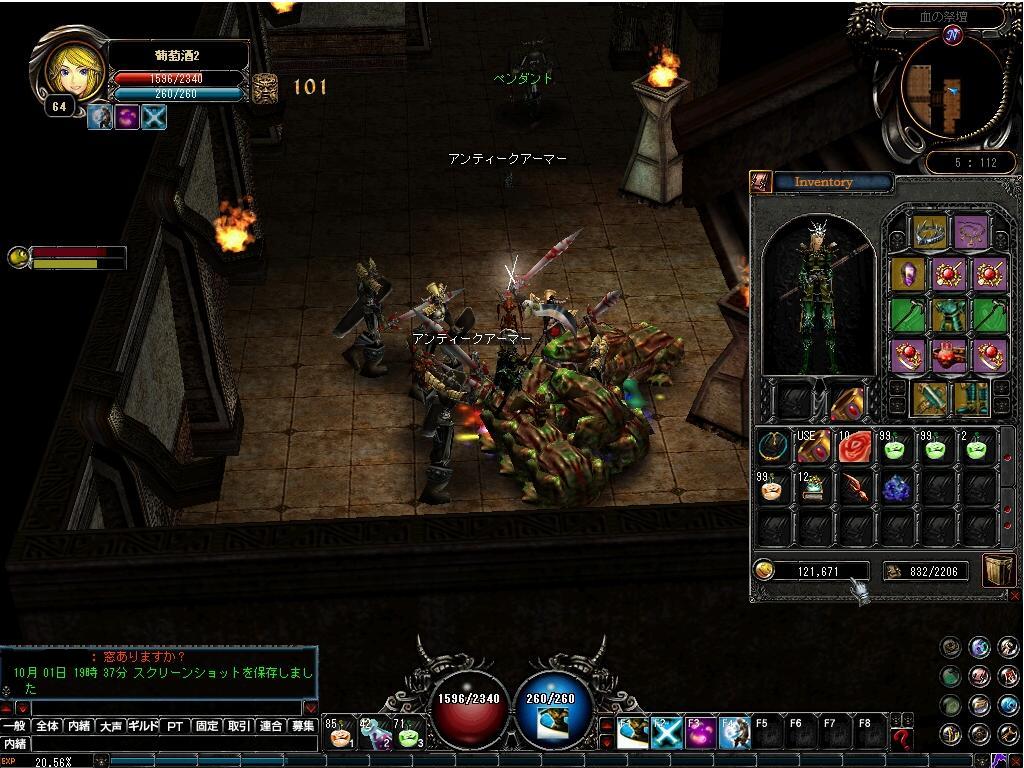
Task: Switch chat to the PT channel
Action: 175,726
